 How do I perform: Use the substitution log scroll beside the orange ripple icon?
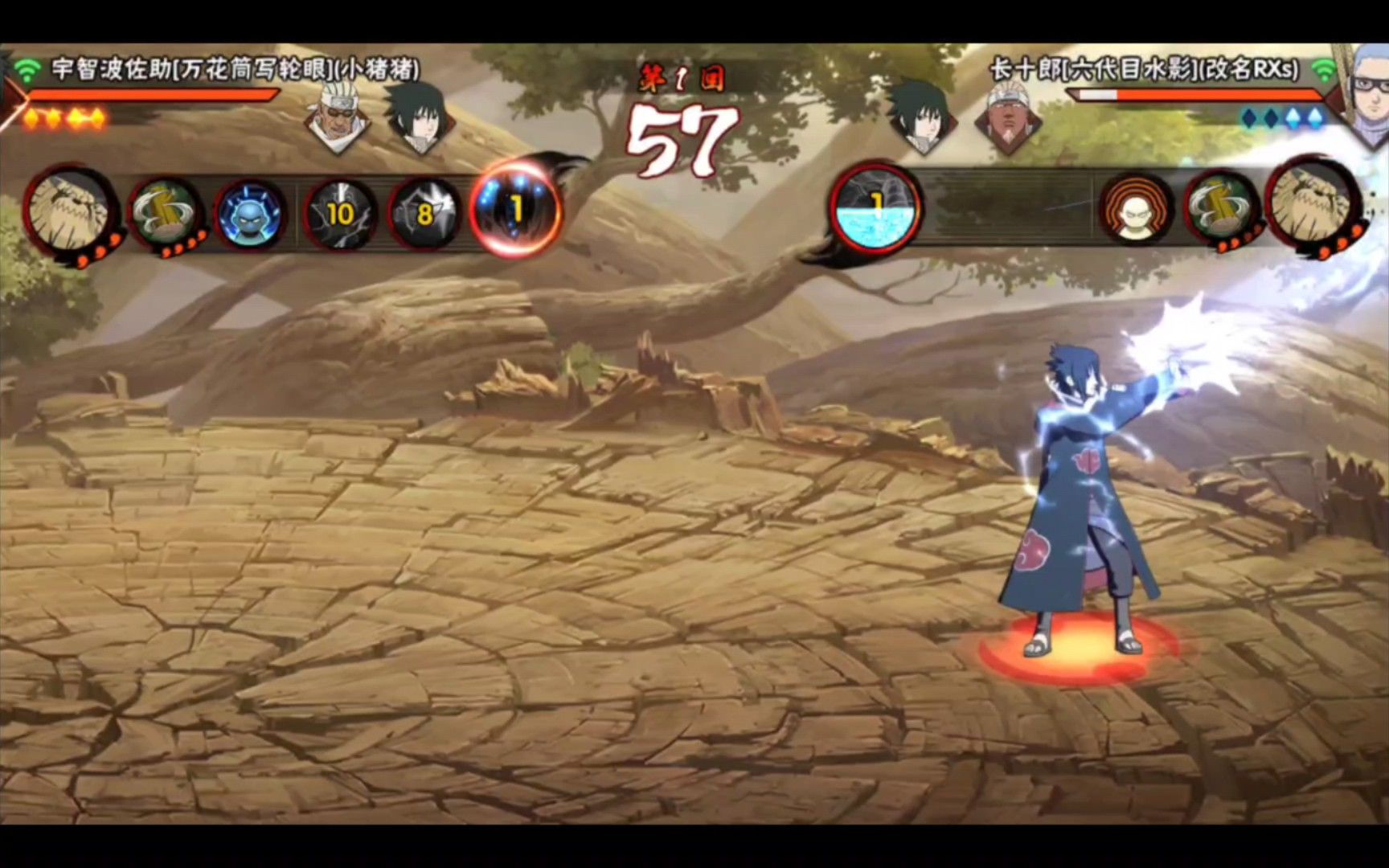click(x=1222, y=209)
